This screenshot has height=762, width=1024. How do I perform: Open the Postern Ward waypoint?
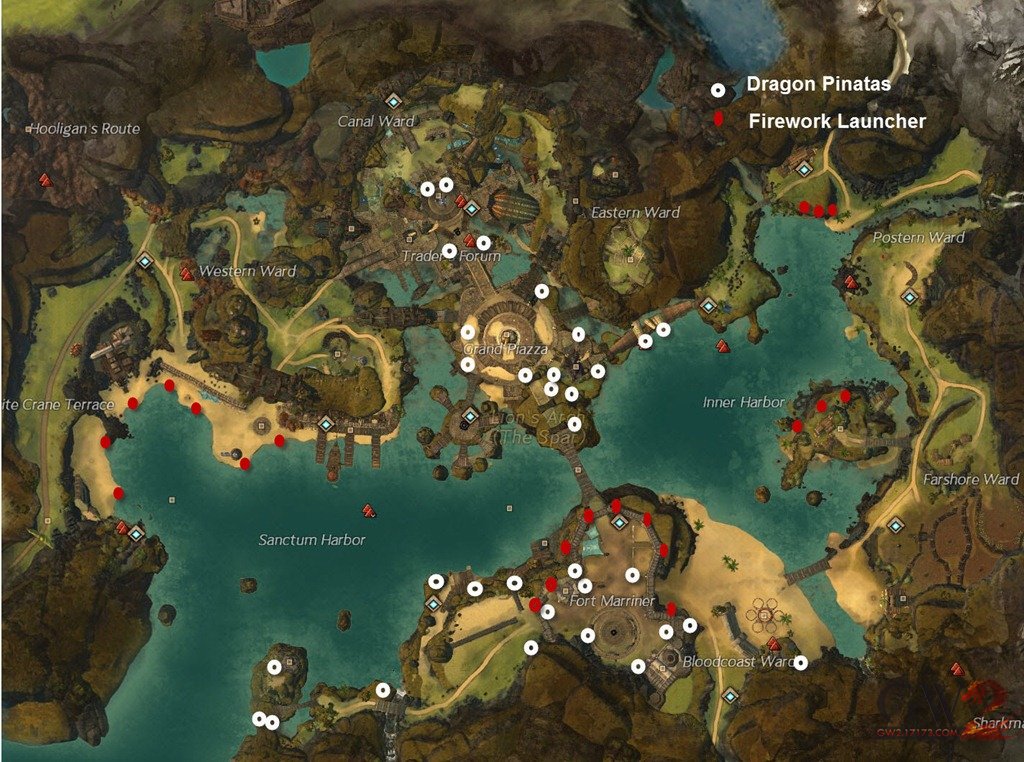pos(909,296)
